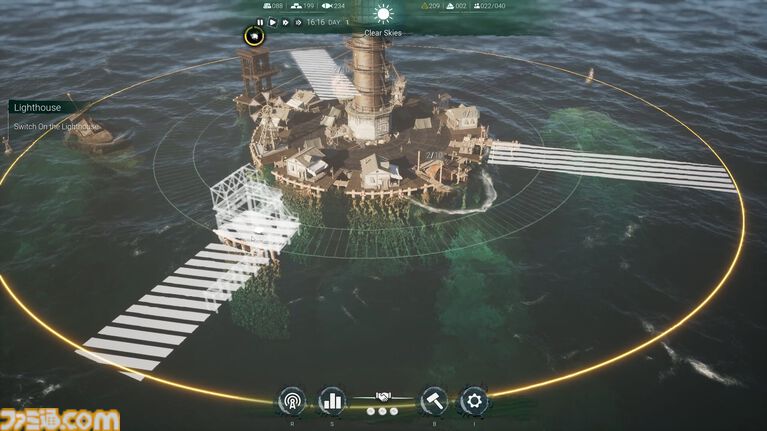The width and height of the screenshot is (767, 431).
Task: Open the hammer build menu
Action: pyautogui.click(x=434, y=401)
